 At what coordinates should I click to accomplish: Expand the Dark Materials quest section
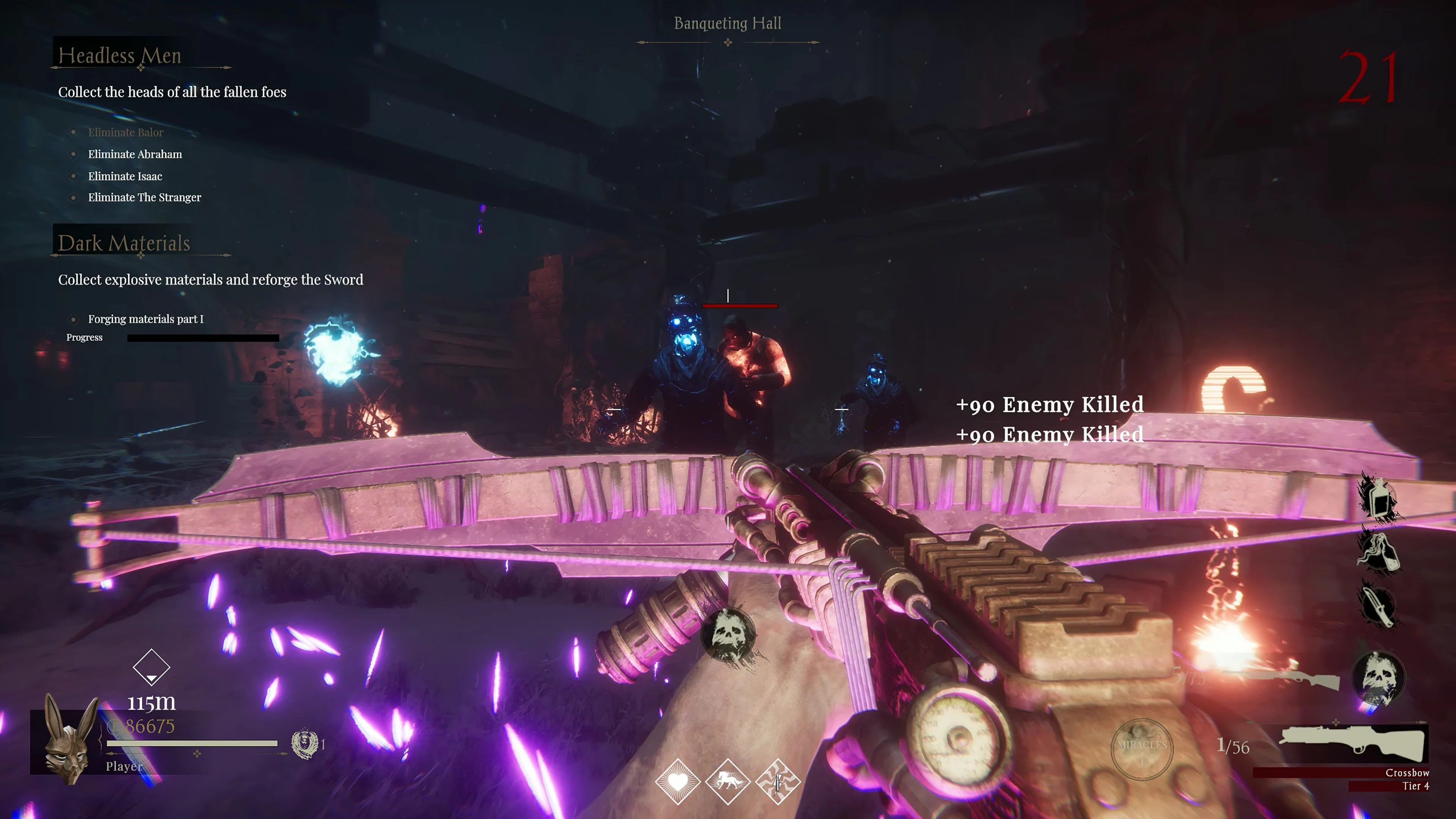tap(124, 243)
